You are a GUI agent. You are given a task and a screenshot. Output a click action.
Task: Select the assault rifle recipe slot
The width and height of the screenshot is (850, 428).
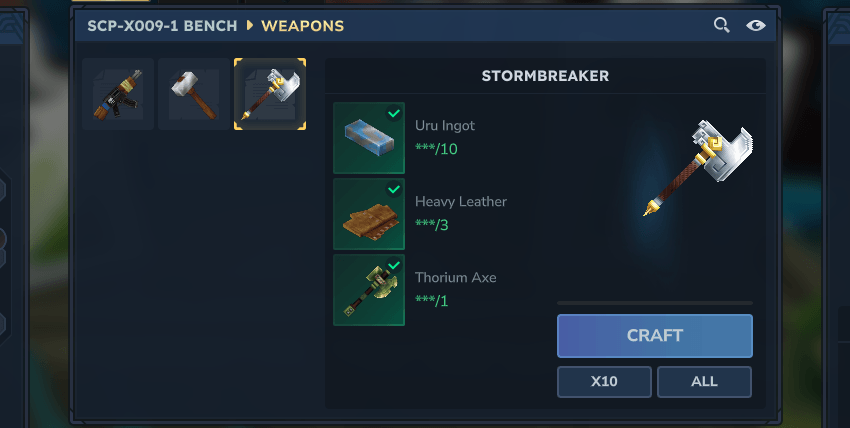pyautogui.click(x=118, y=94)
